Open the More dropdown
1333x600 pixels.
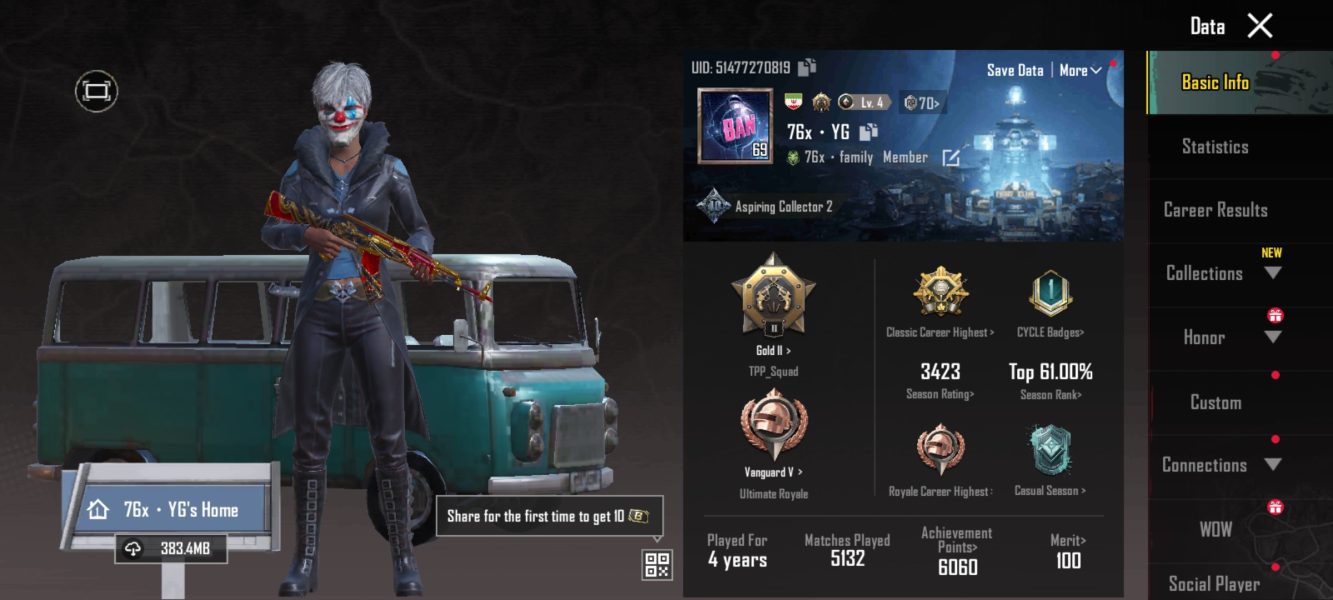1080,70
